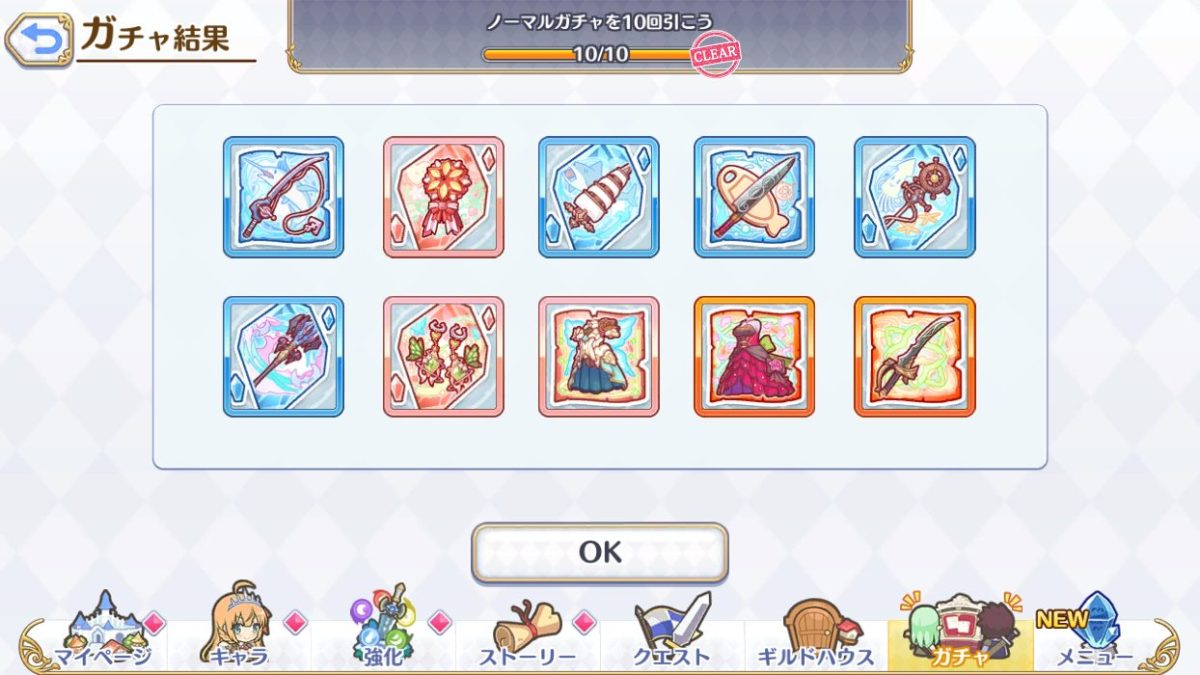This screenshot has width=1200, height=675.
Task: Select the blue skirt outfit result
Action: 599,356
